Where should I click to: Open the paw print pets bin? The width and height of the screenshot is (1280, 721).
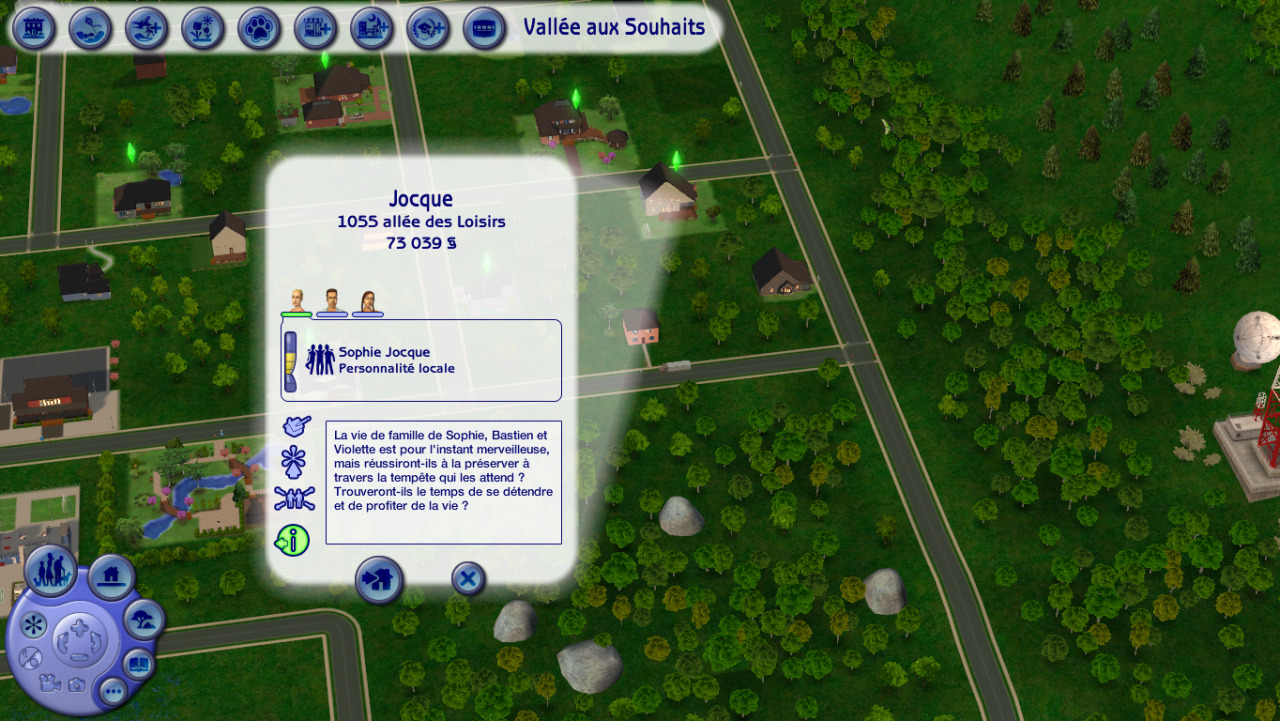259,28
